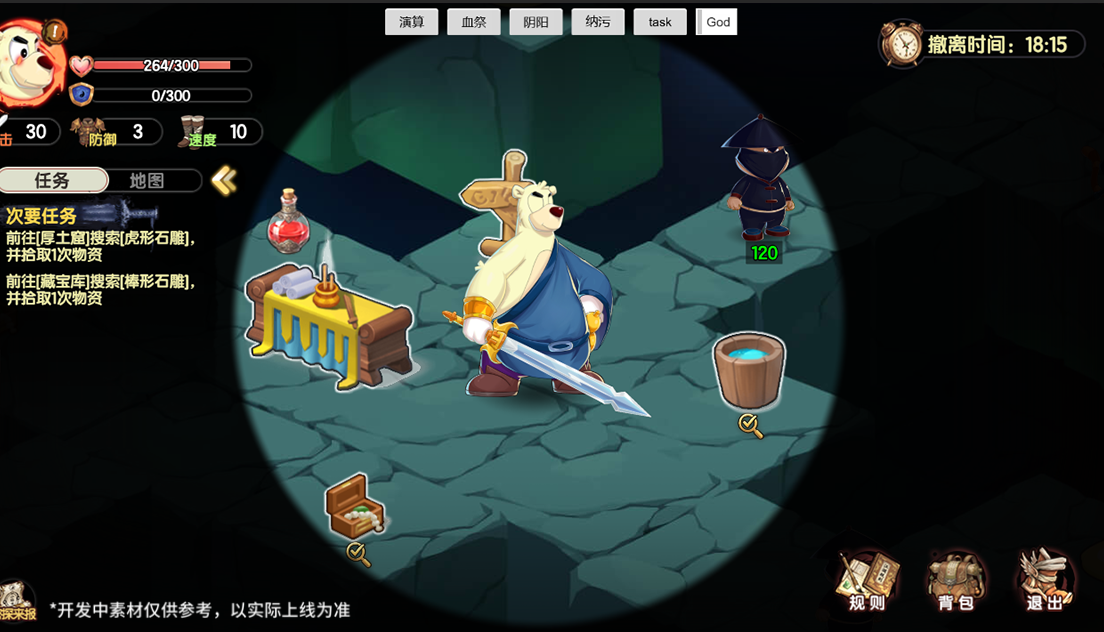This screenshot has width=1104, height=632.
Task: Search the treasure chest via magnifier icon
Action: click(x=358, y=553)
